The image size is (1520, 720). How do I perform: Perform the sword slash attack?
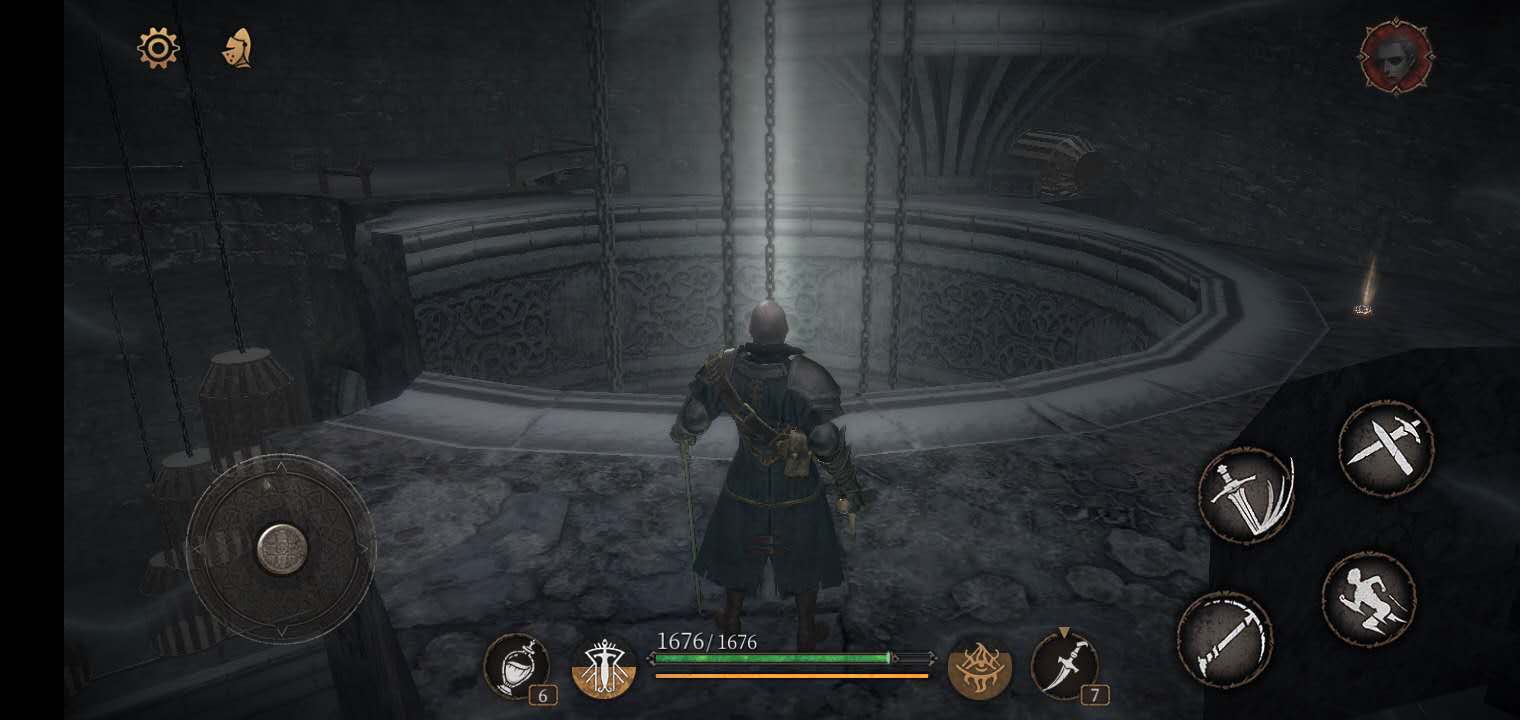click(1246, 496)
